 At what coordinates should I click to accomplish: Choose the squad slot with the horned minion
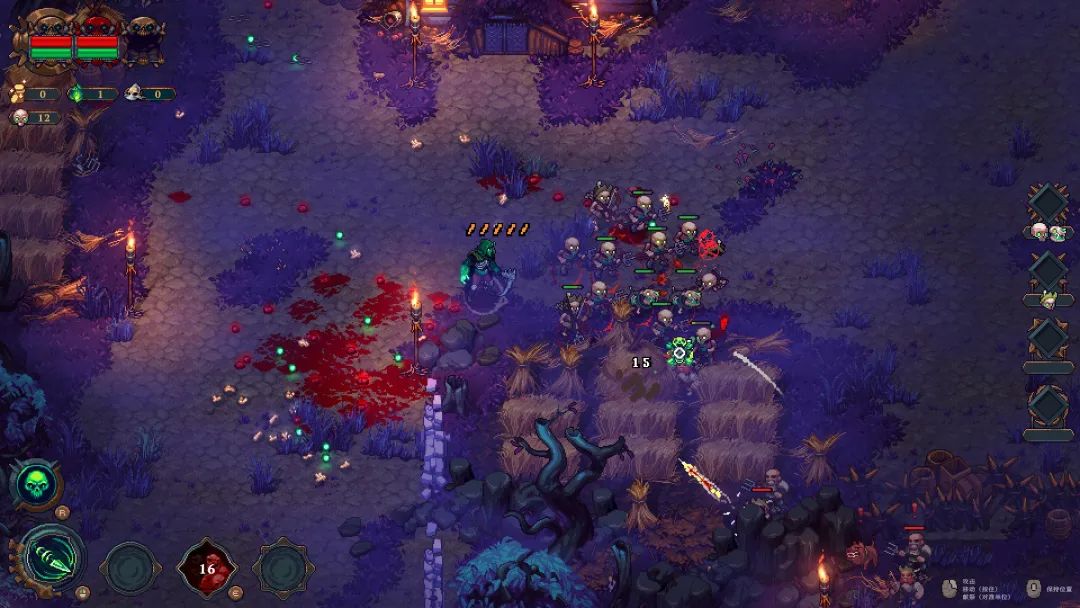click(1048, 272)
